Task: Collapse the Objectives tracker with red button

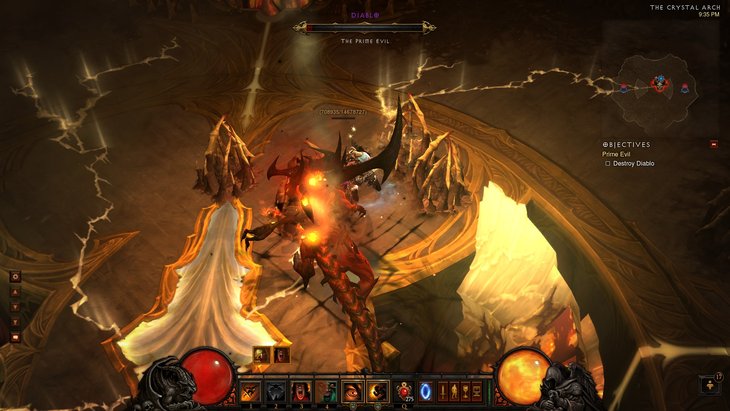Action: click(713, 144)
